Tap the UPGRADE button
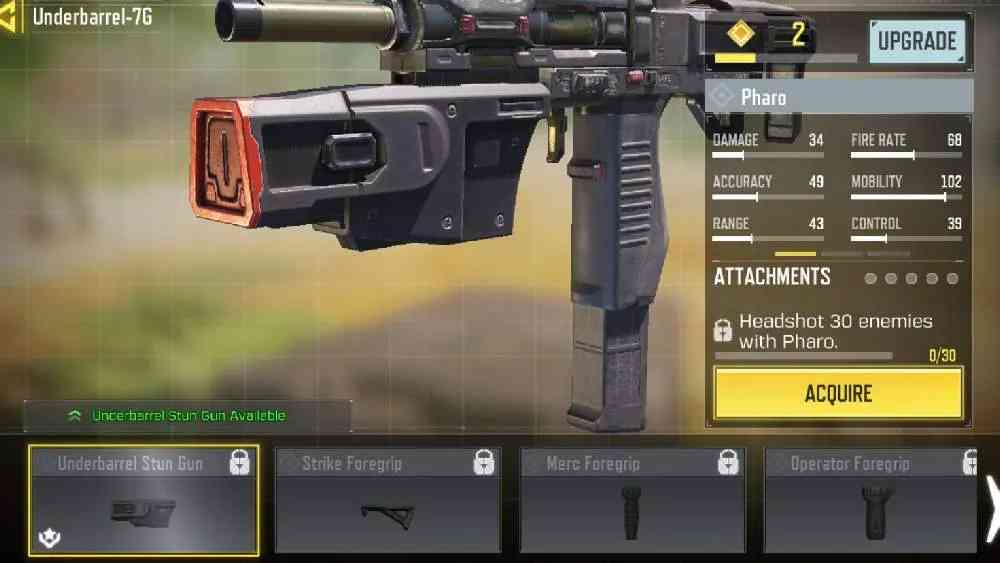The image size is (1000, 563). [916, 41]
